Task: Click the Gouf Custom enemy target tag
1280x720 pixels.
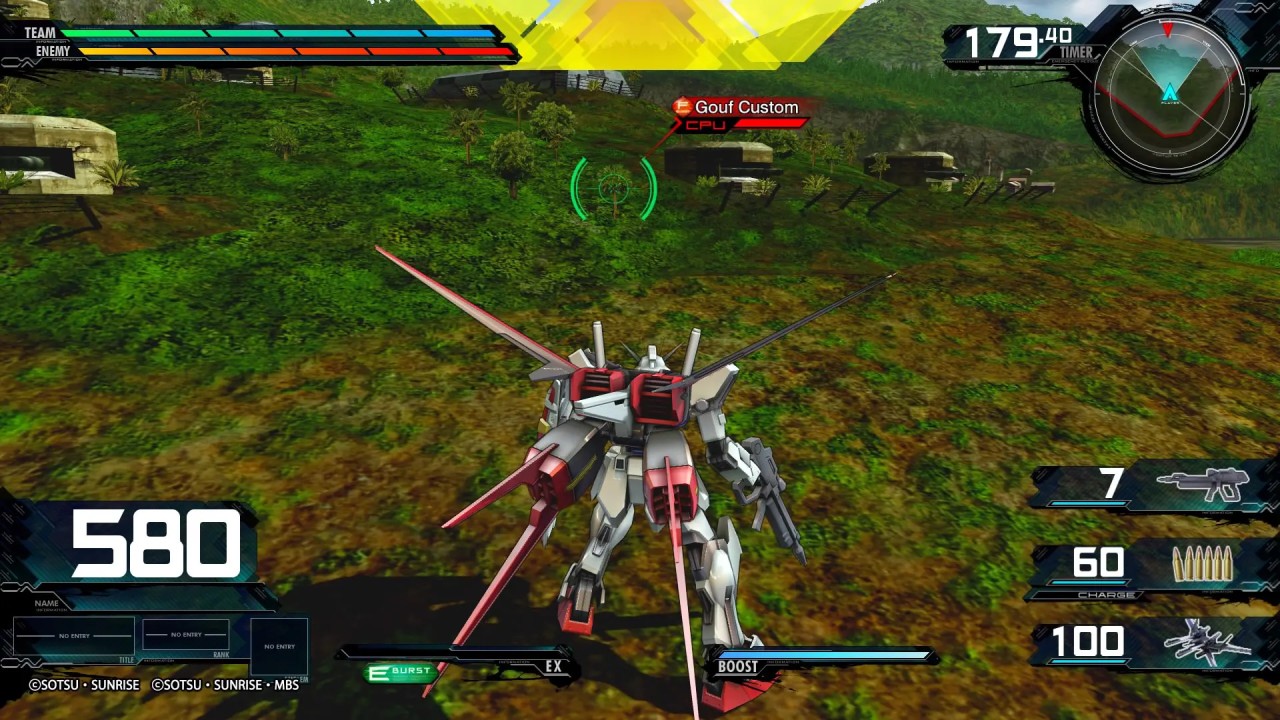Action: [738, 108]
